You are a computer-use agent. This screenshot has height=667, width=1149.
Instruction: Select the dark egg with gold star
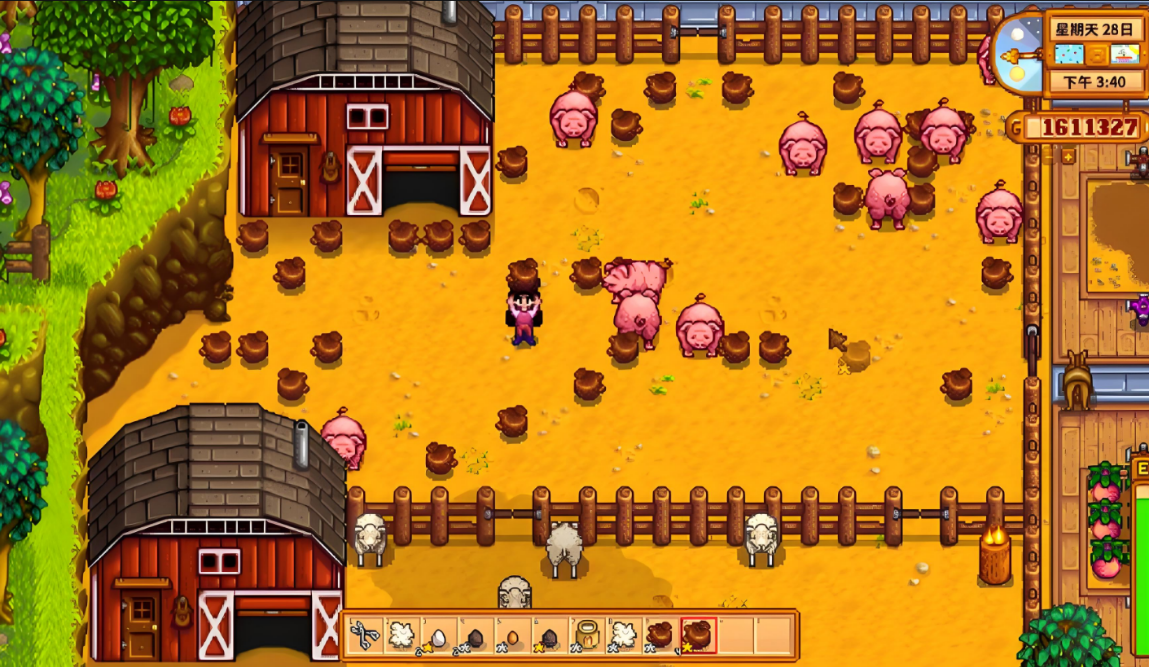pyautogui.click(x=549, y=635)
